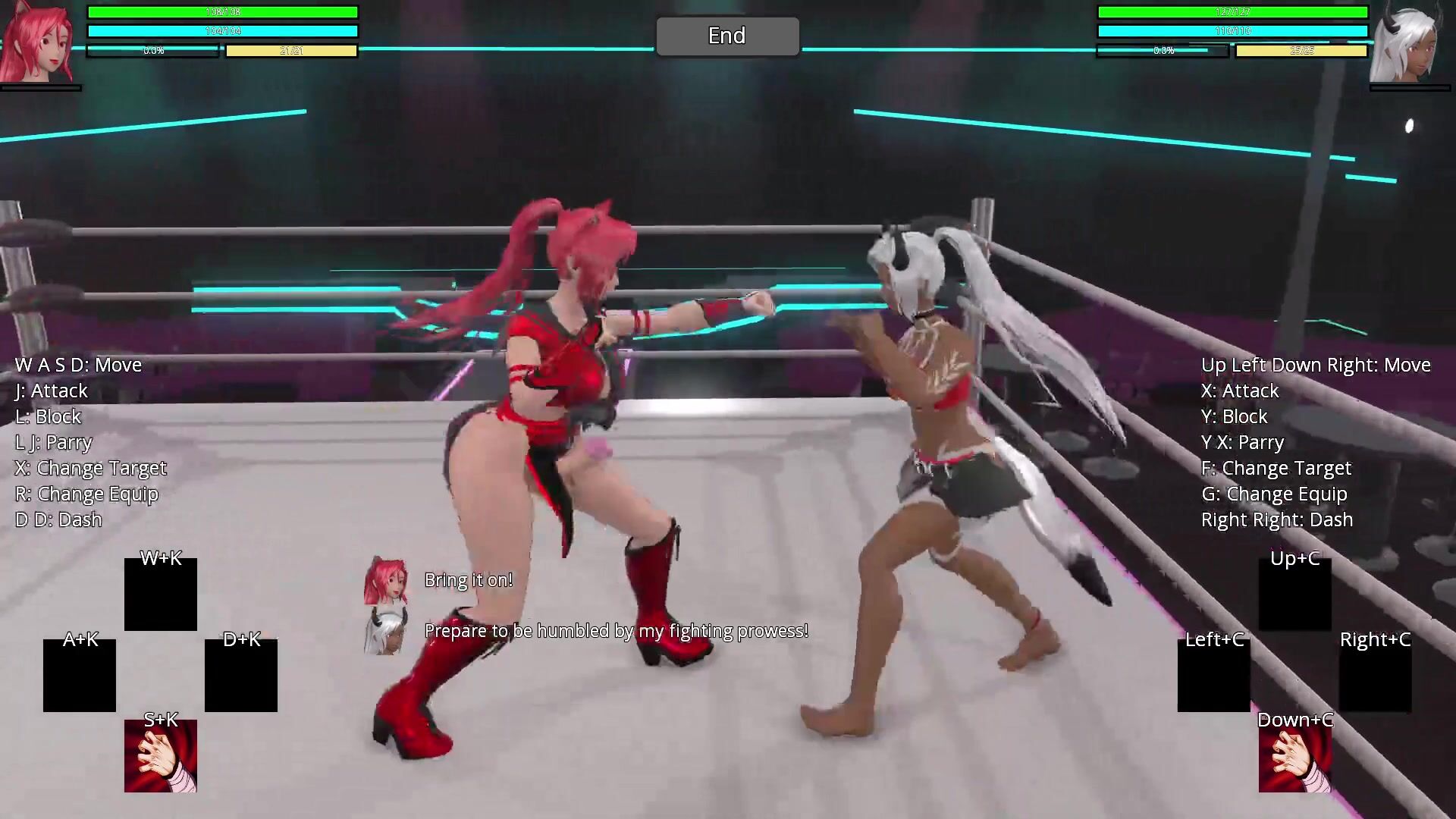Viewport: 1456px width, 819px height.
Task: Activate the Down+C hand grab skill icon
Action: 1294,756
